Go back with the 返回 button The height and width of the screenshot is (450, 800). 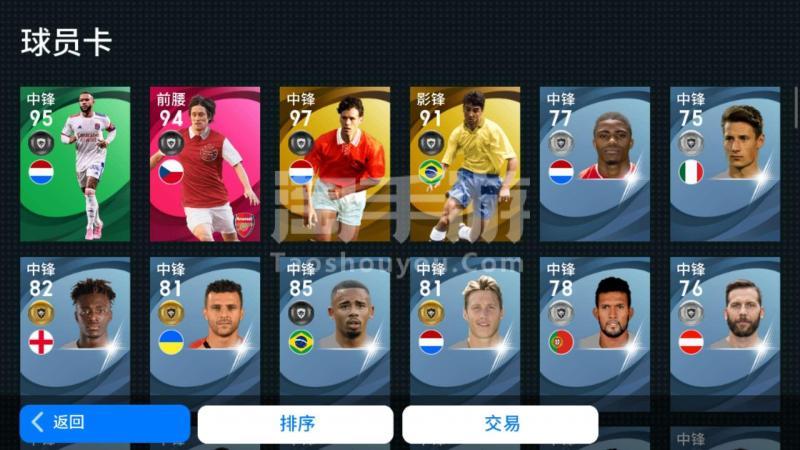tap(104, 423)
